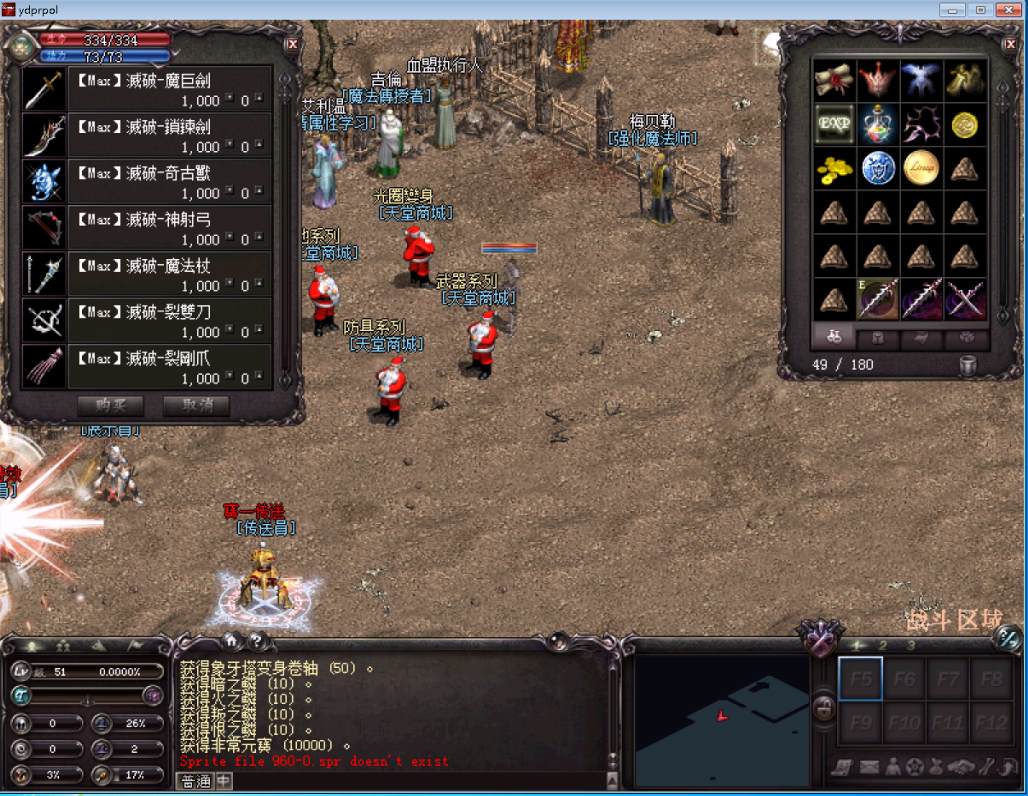1028x796 pixels.
Task: Pick the crossed swords inventory item
Action: point(965,299)
